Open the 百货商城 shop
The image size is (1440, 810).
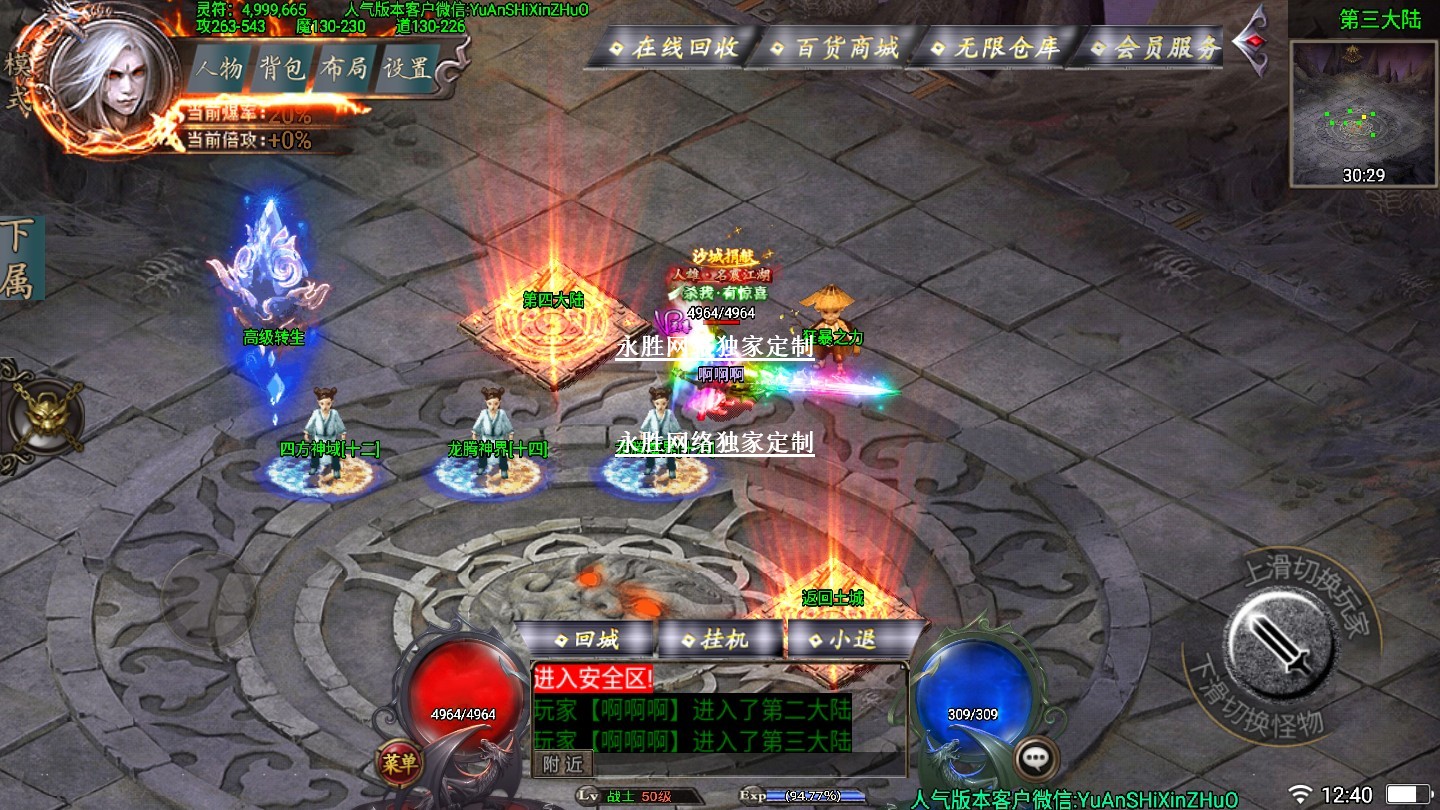click(x=835, y=48)
